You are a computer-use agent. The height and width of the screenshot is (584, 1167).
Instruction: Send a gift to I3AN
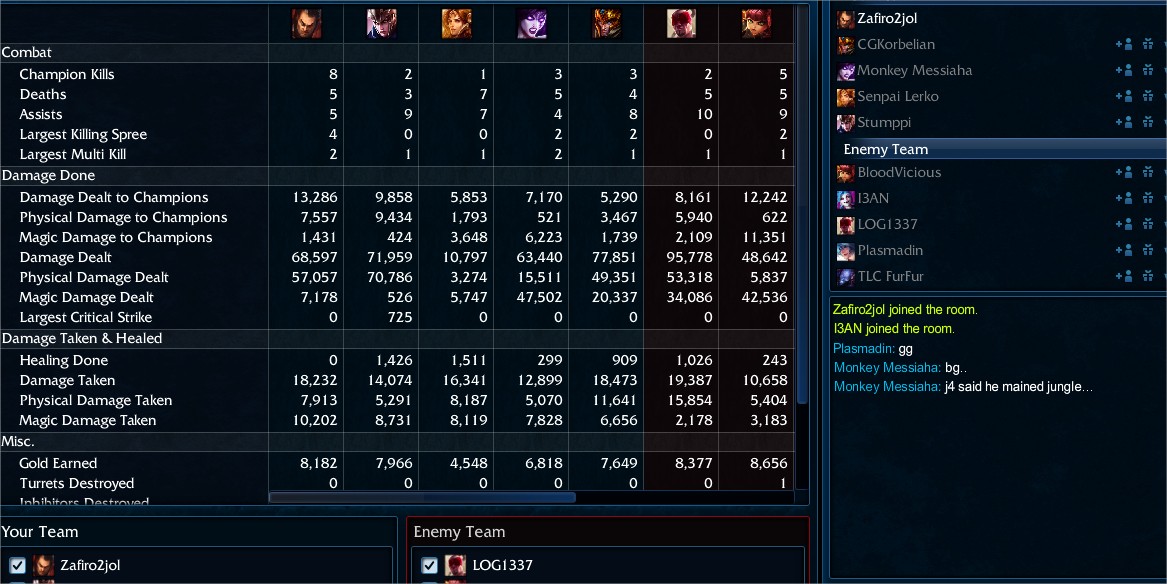[1147, 198]
